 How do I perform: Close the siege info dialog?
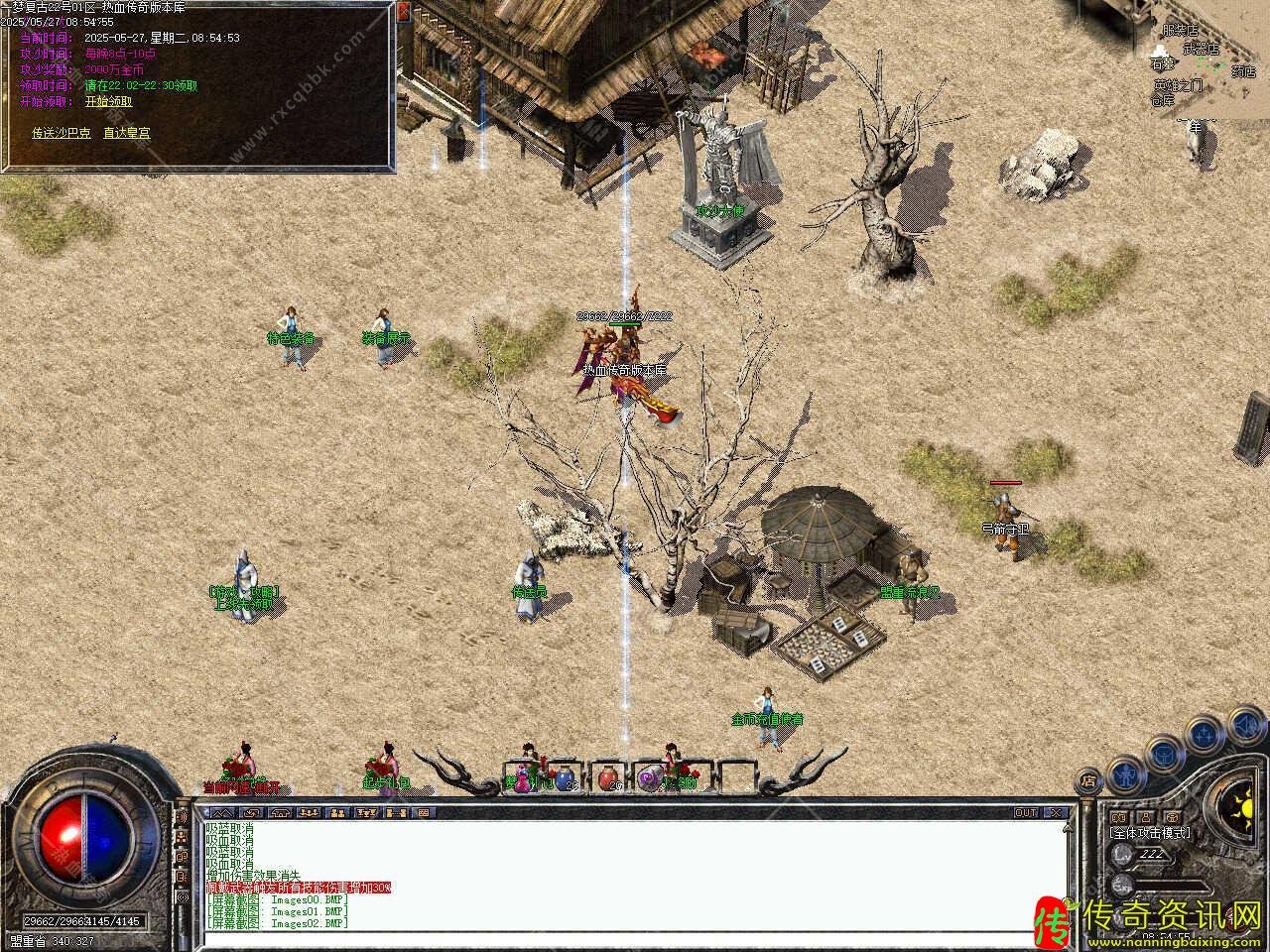403,11
